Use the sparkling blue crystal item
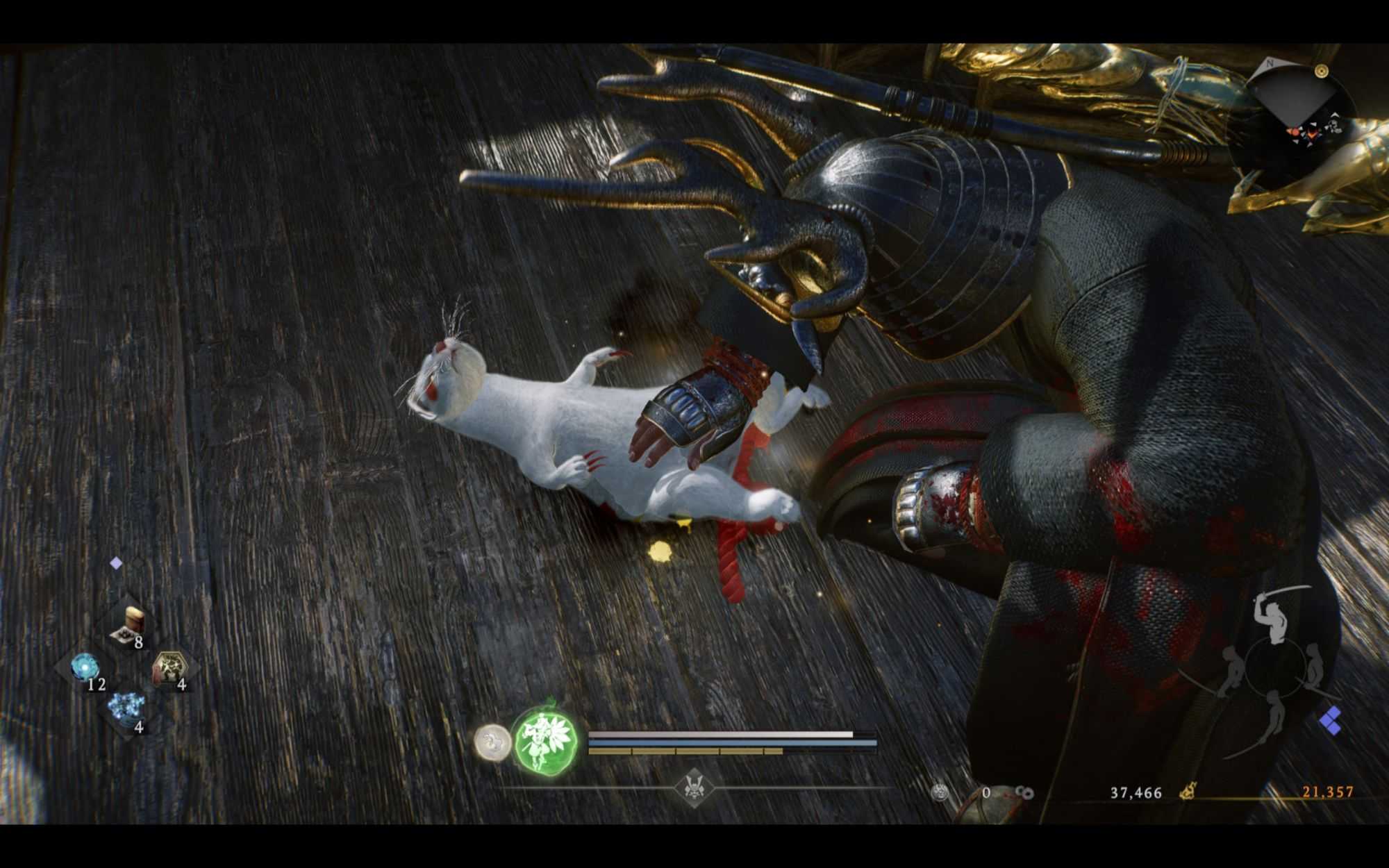 coord(127,708)
